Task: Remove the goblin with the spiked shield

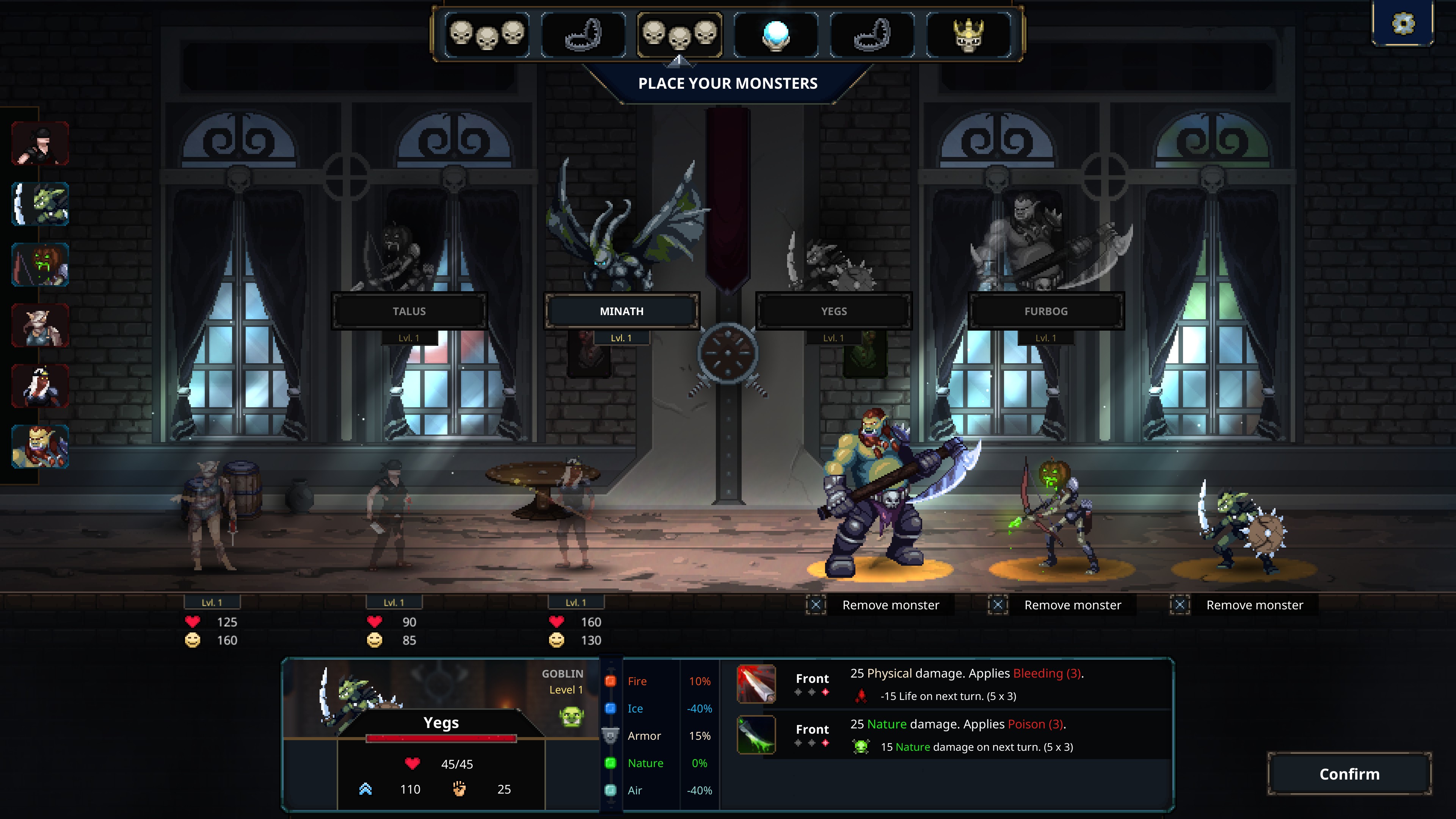Action: (1244, 605)
